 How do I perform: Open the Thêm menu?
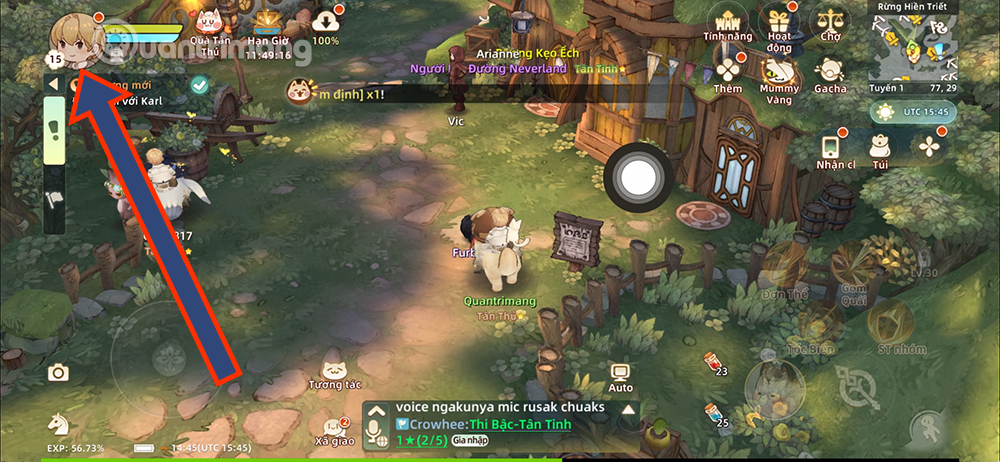728,72
